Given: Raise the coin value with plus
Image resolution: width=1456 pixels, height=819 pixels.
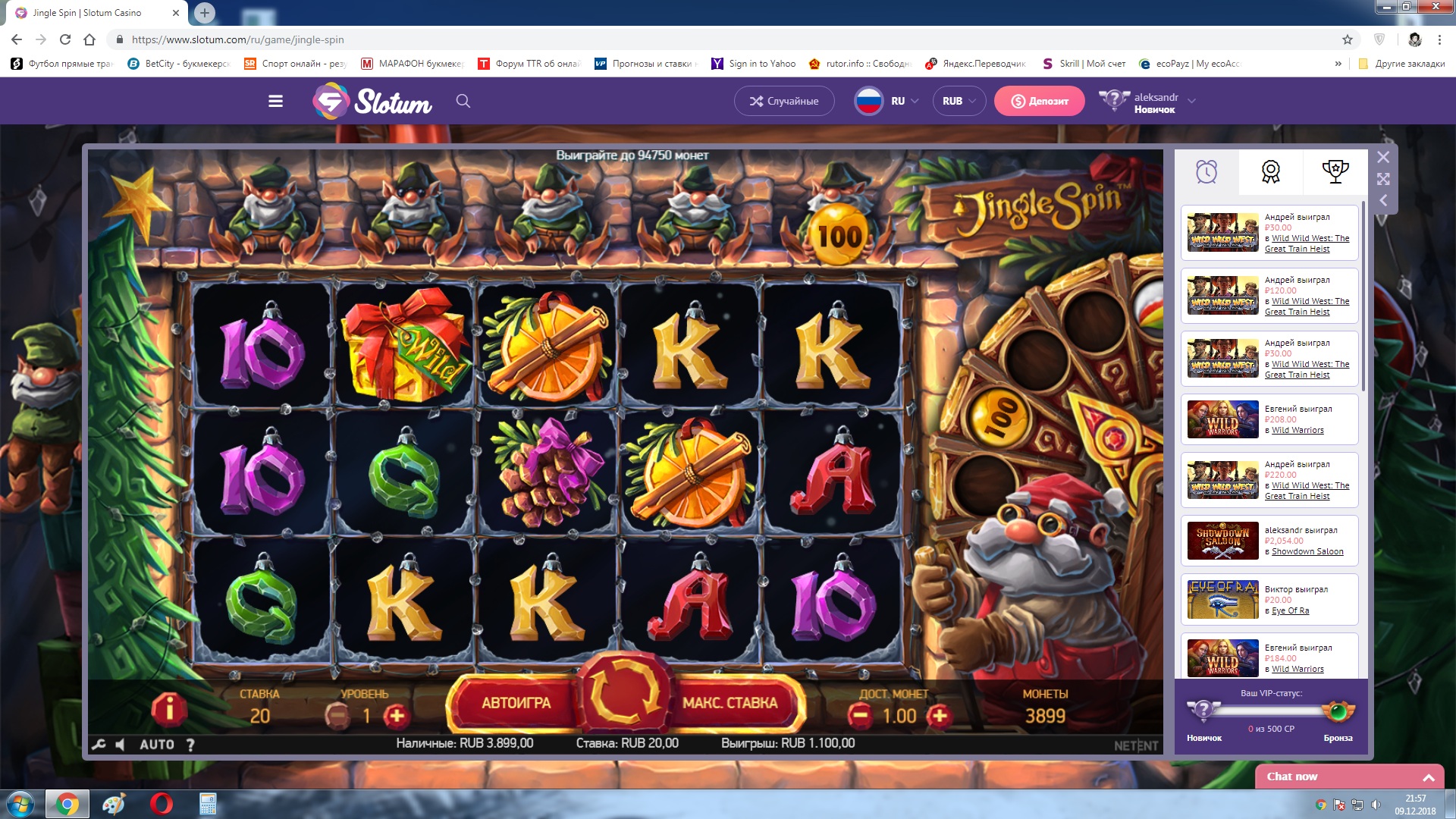Looking at the screenshot, I should pyautogui.click(x=939, y=715).
